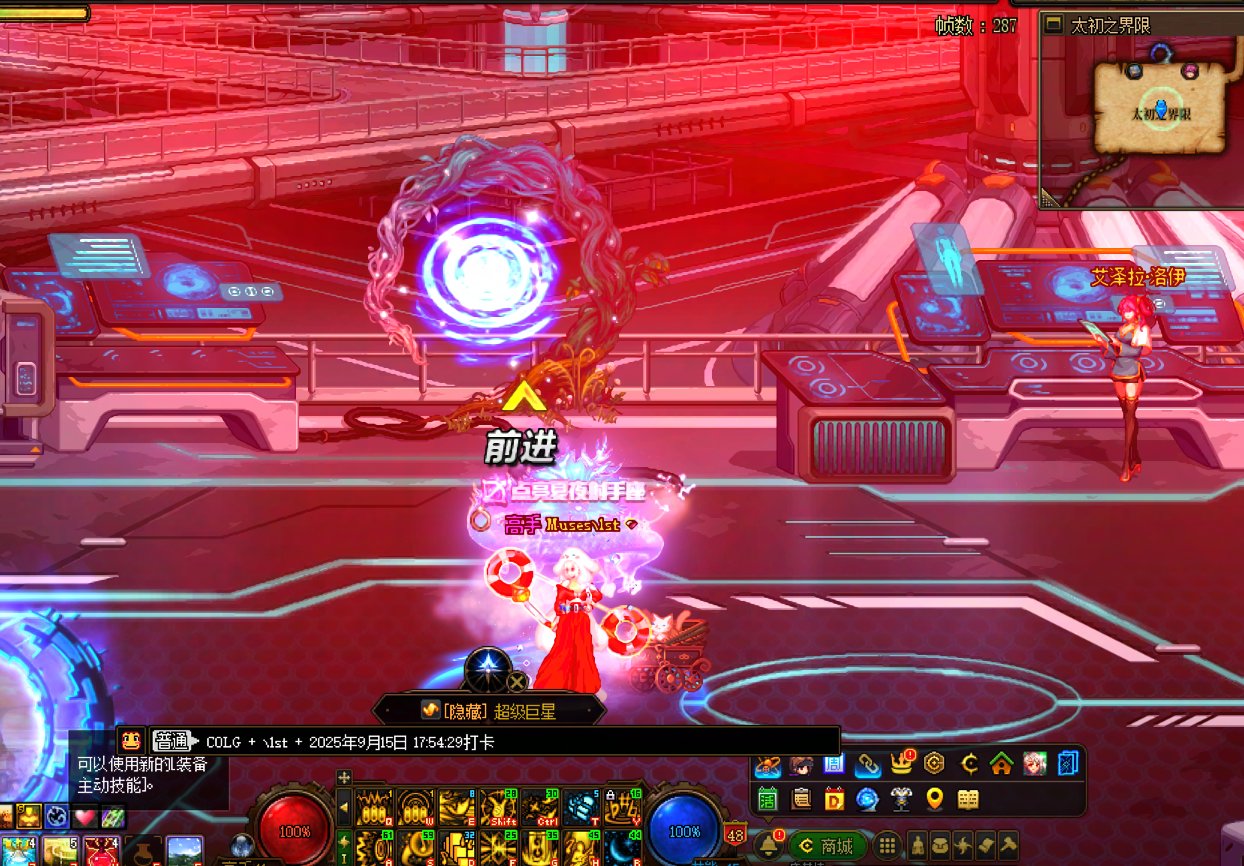Screen dimensions: 1244x866
Task: Select the crown icon with red alert
Action: click(901, 765)
